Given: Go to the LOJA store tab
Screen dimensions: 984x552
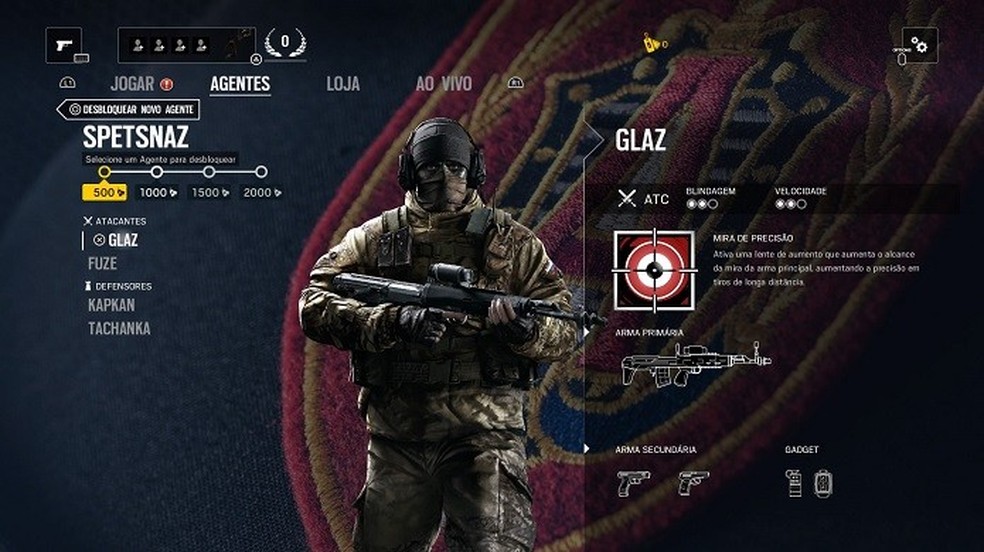Looking at the screenshot, I should (x=343, y=84).
